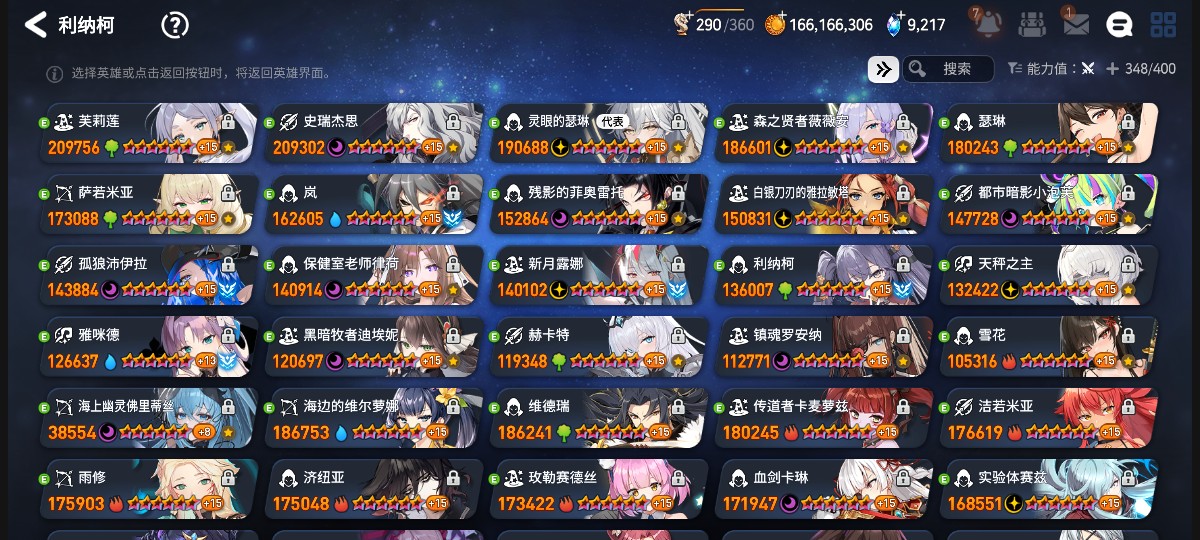This screenshot has width=1200, height=540.
Task: Open the question mark help icon
Action: pos(175,25)
